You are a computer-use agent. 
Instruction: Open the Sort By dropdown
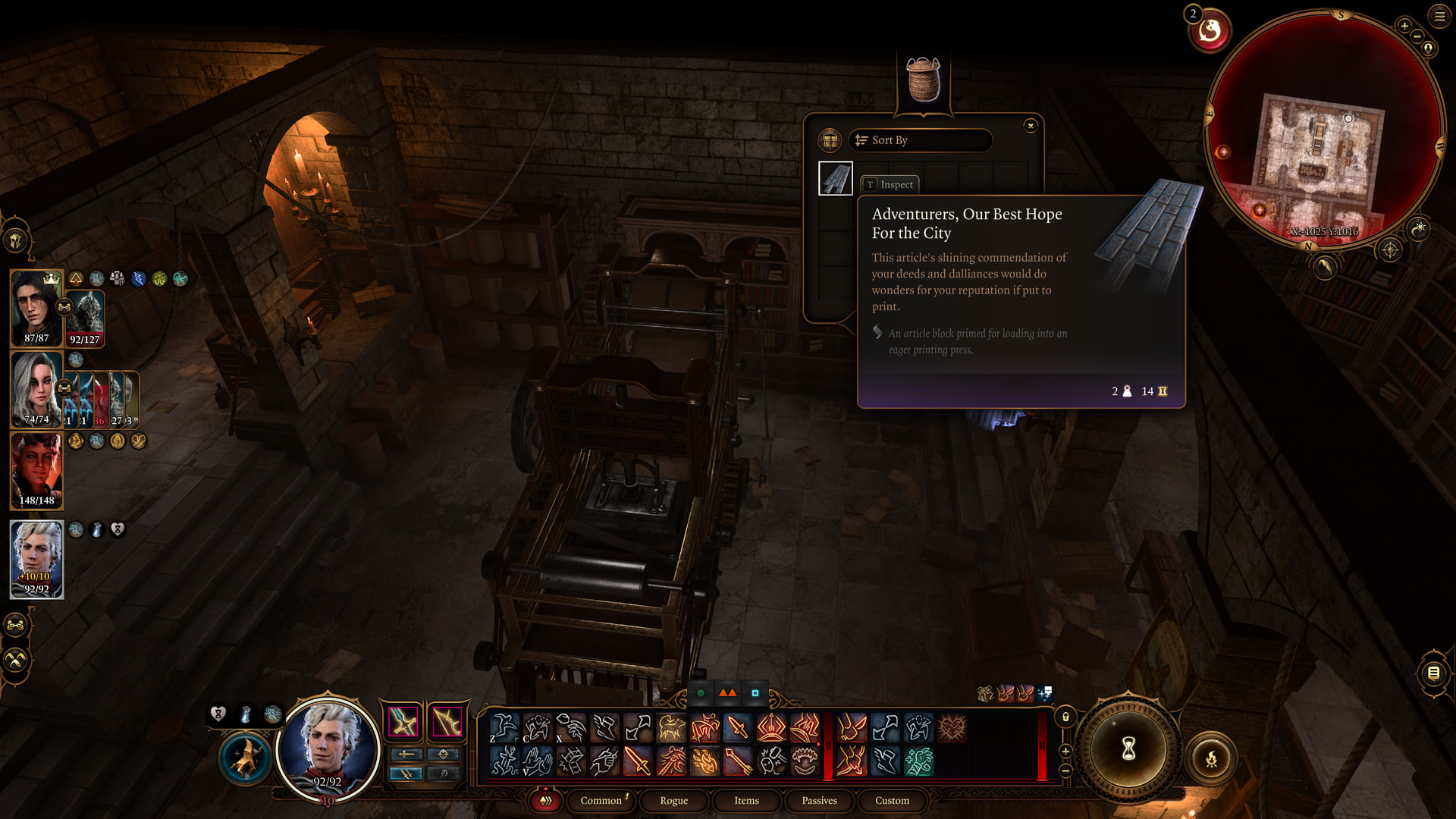[x=920, y=140]
